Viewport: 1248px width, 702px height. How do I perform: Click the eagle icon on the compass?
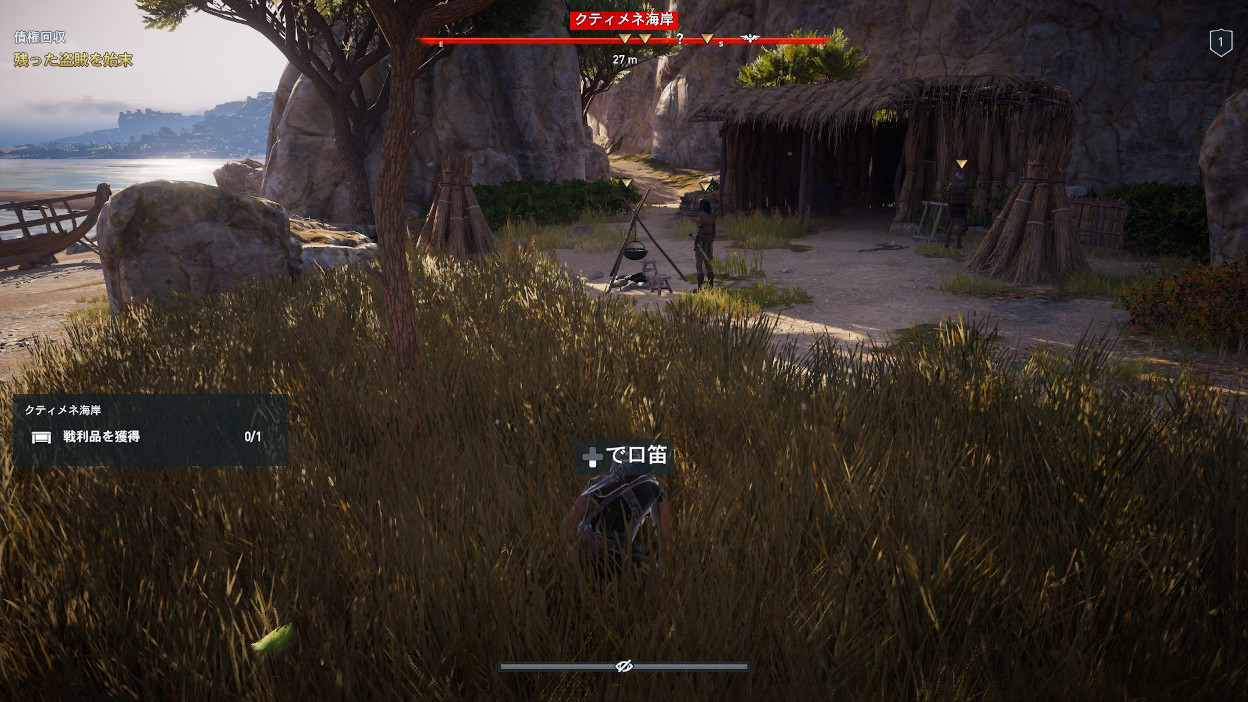click(749, 40)
